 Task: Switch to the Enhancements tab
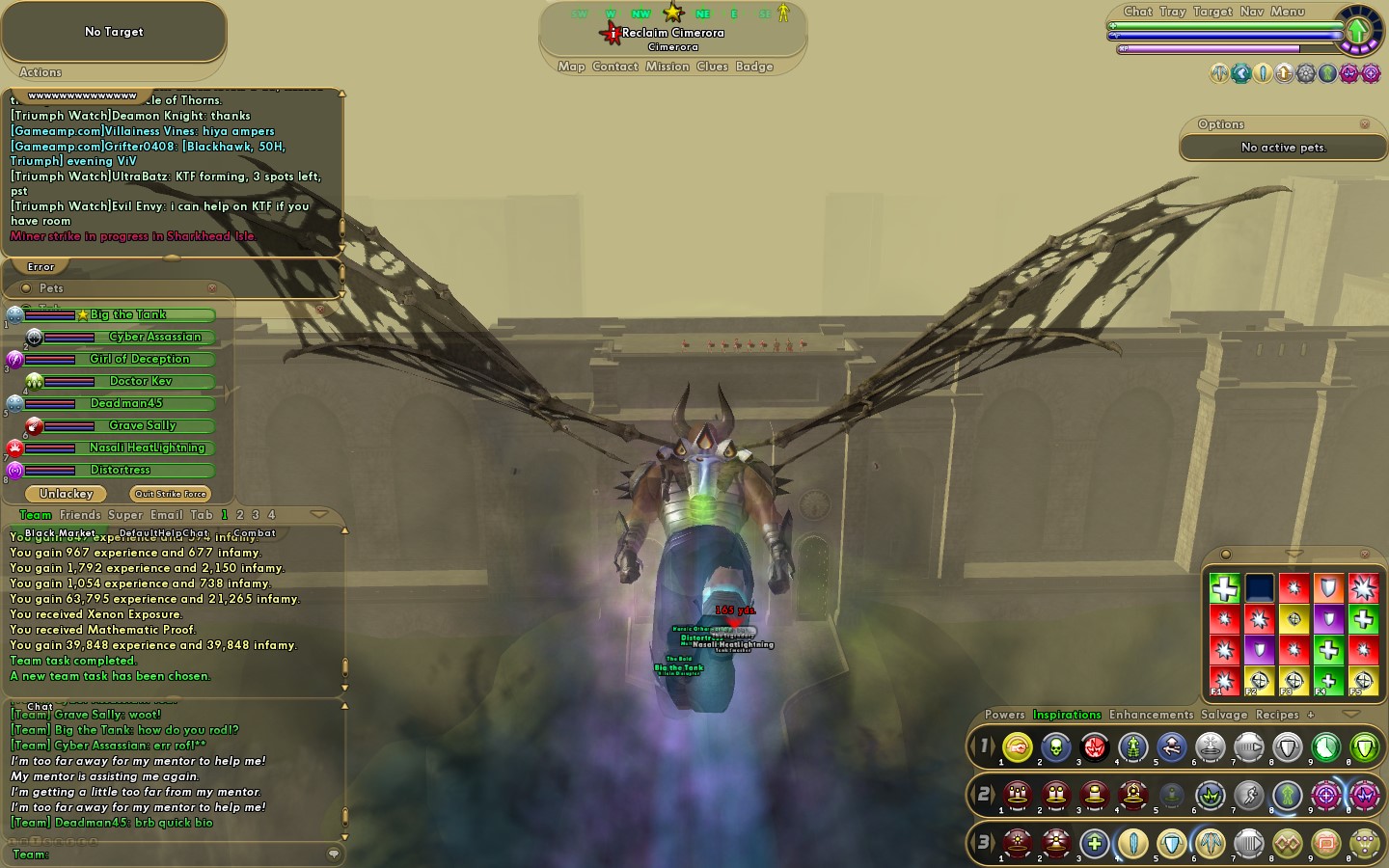1151,715
